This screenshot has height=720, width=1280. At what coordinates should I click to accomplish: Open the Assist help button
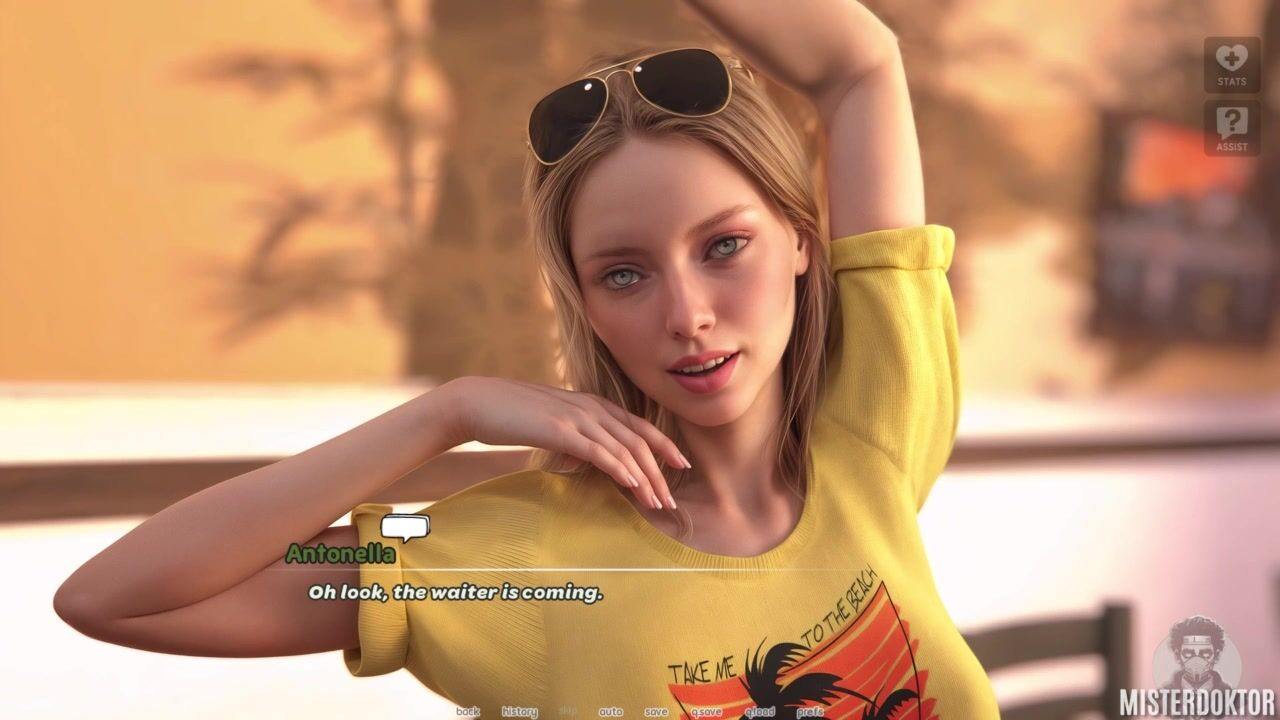(1231, 128)
